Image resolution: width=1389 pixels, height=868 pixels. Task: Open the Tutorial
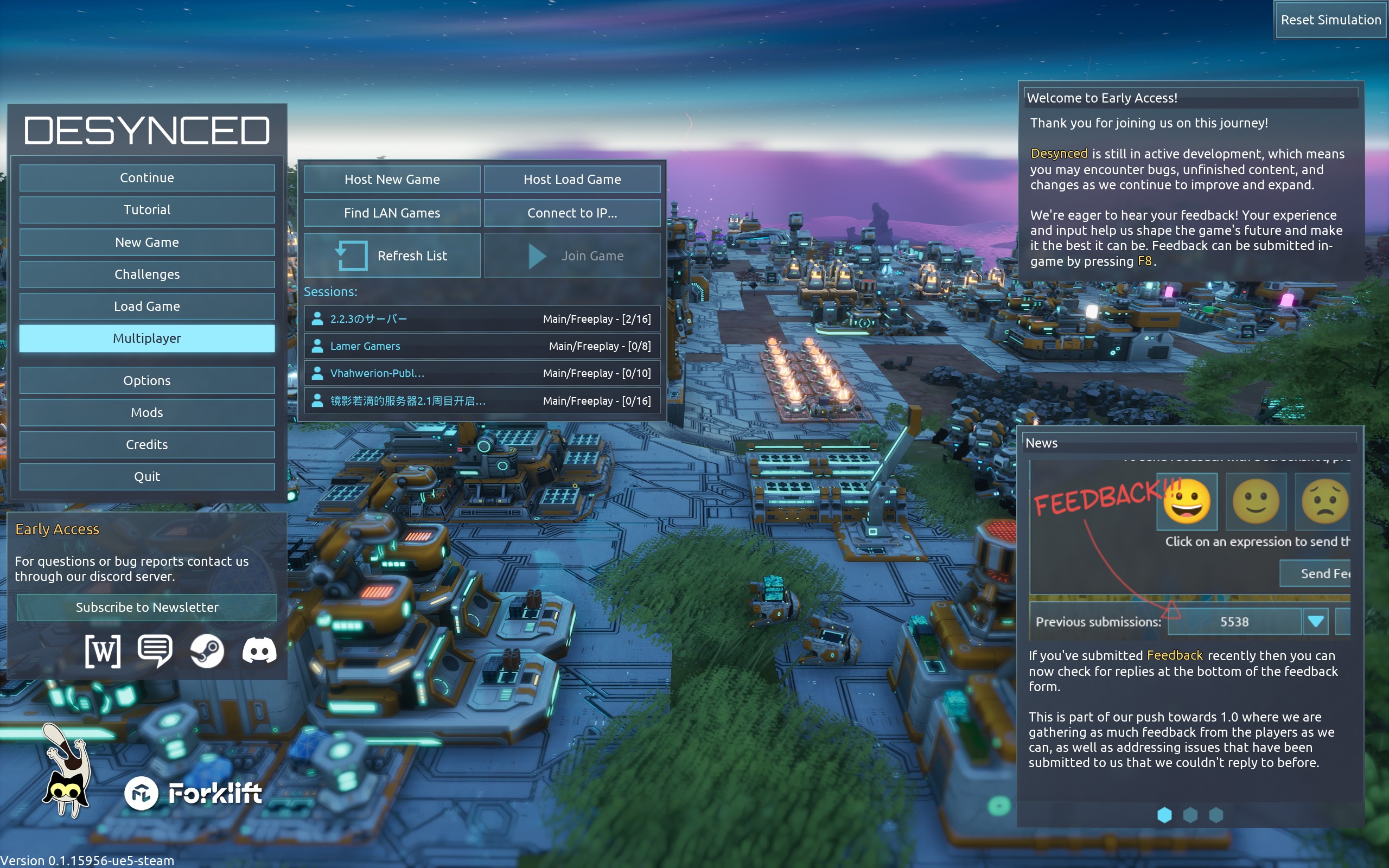pyautogui.click(x=147, y=210)
